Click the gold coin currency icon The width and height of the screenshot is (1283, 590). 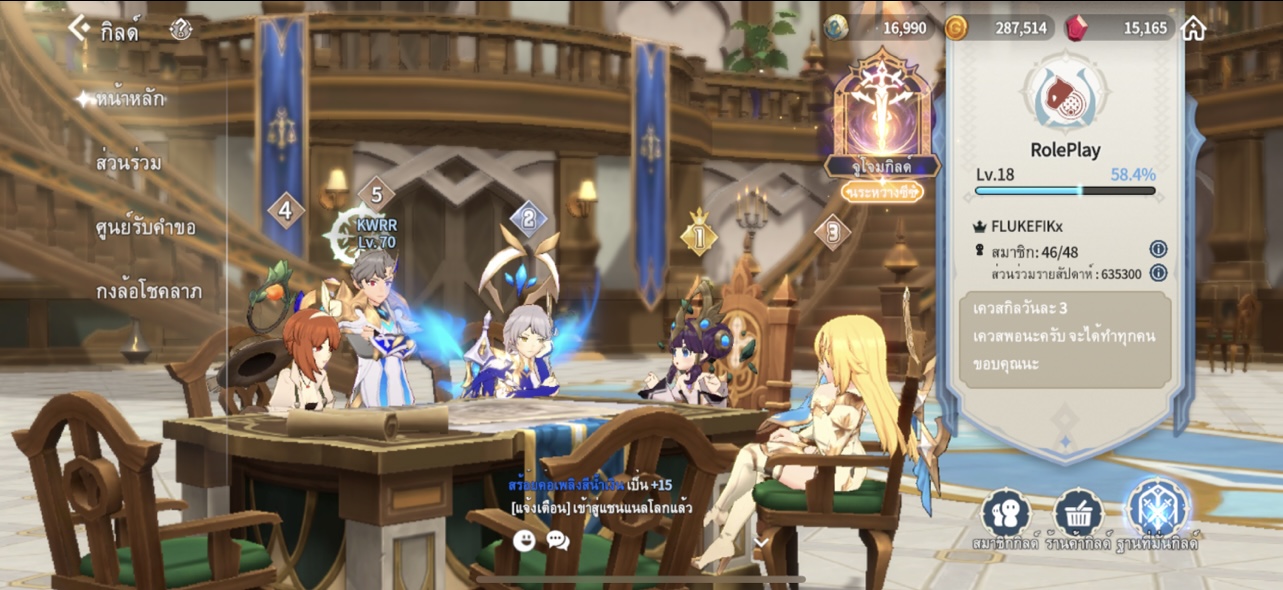956,28
